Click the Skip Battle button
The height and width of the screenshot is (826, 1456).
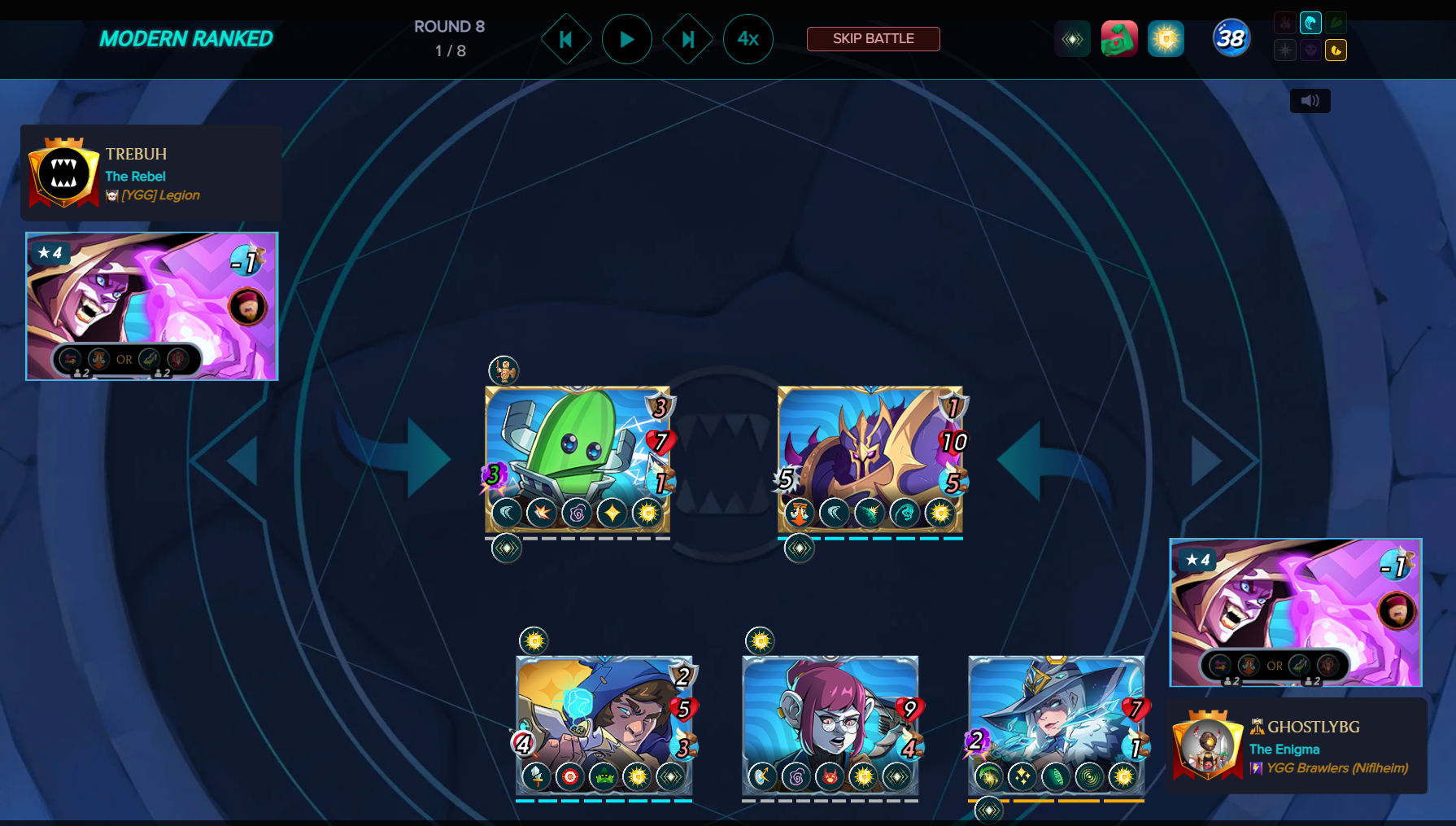(873, 39)
